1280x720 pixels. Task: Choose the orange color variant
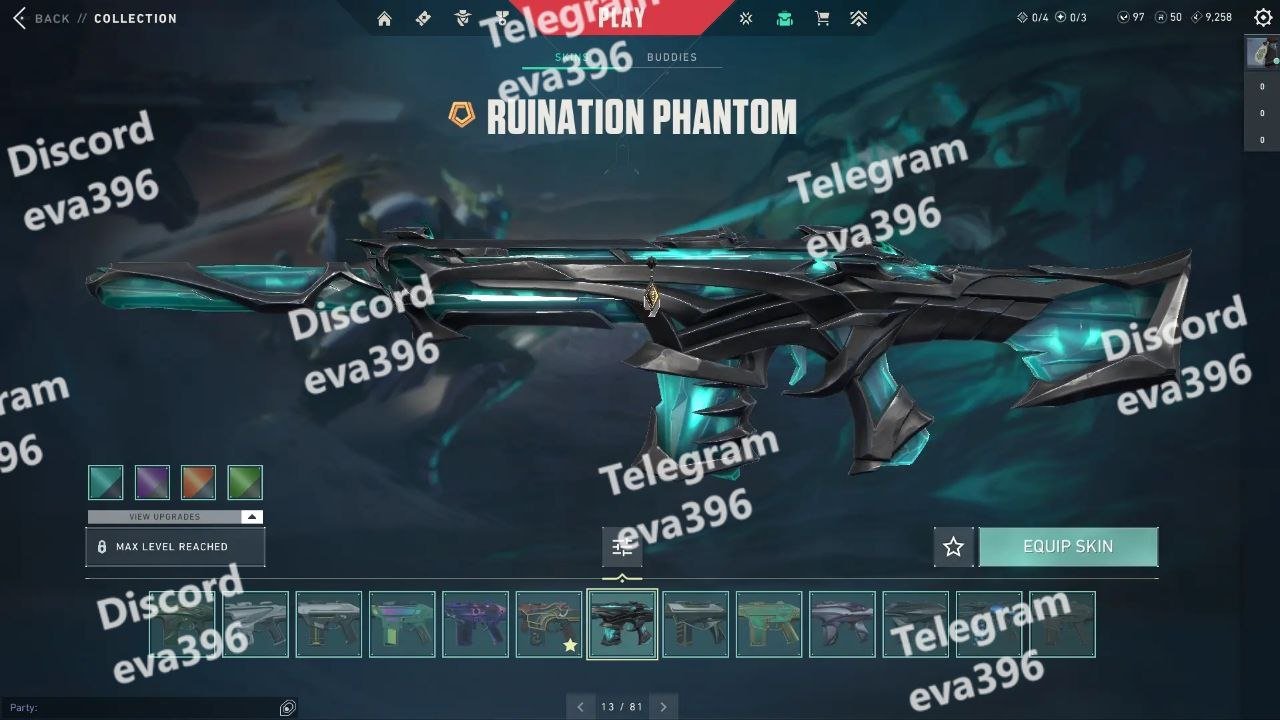coord(198,482)
